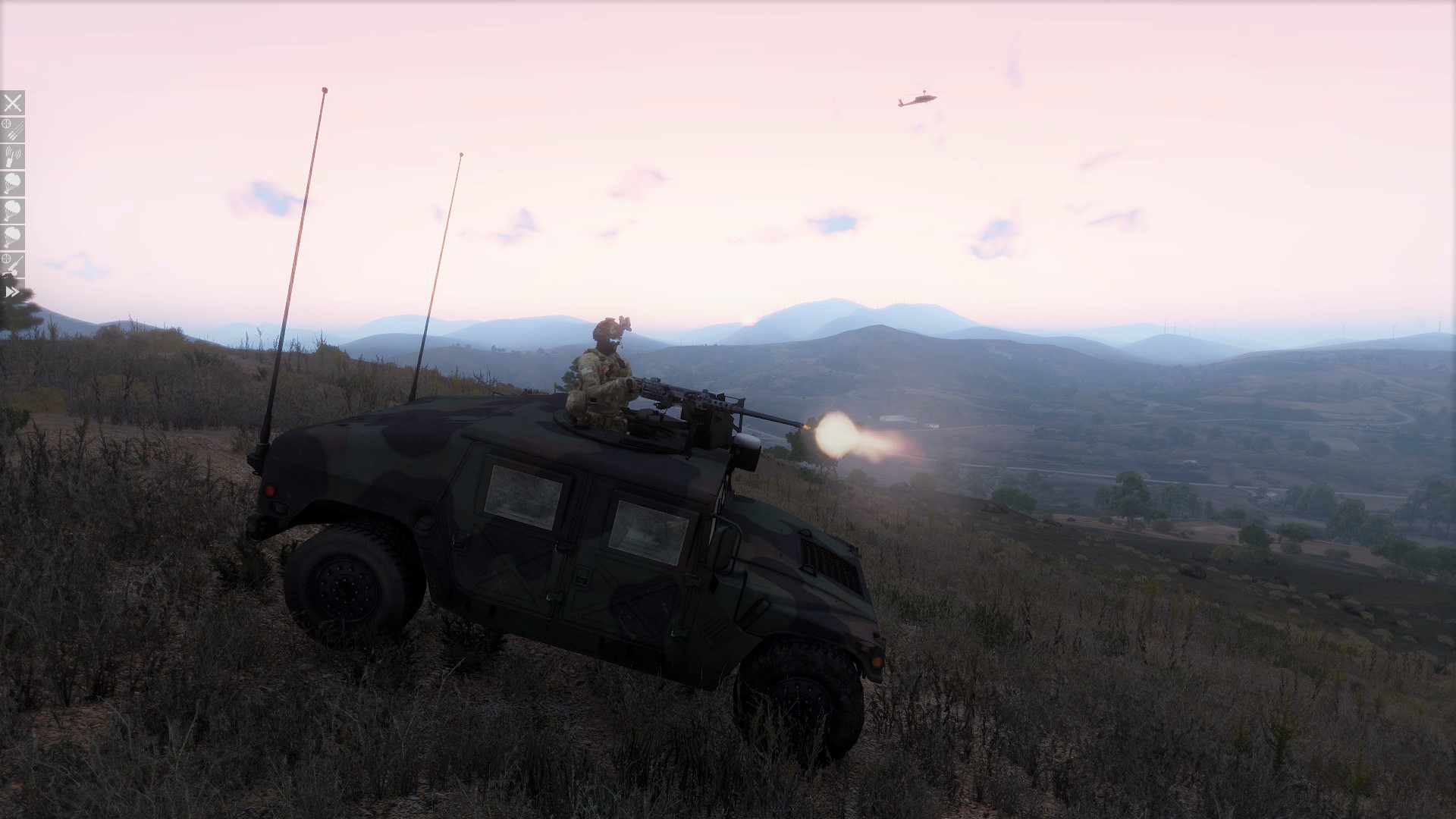This screenshot has height=819, width=1456.
Task: Select the missile strike support icon
Action: (x=13, y=130)
